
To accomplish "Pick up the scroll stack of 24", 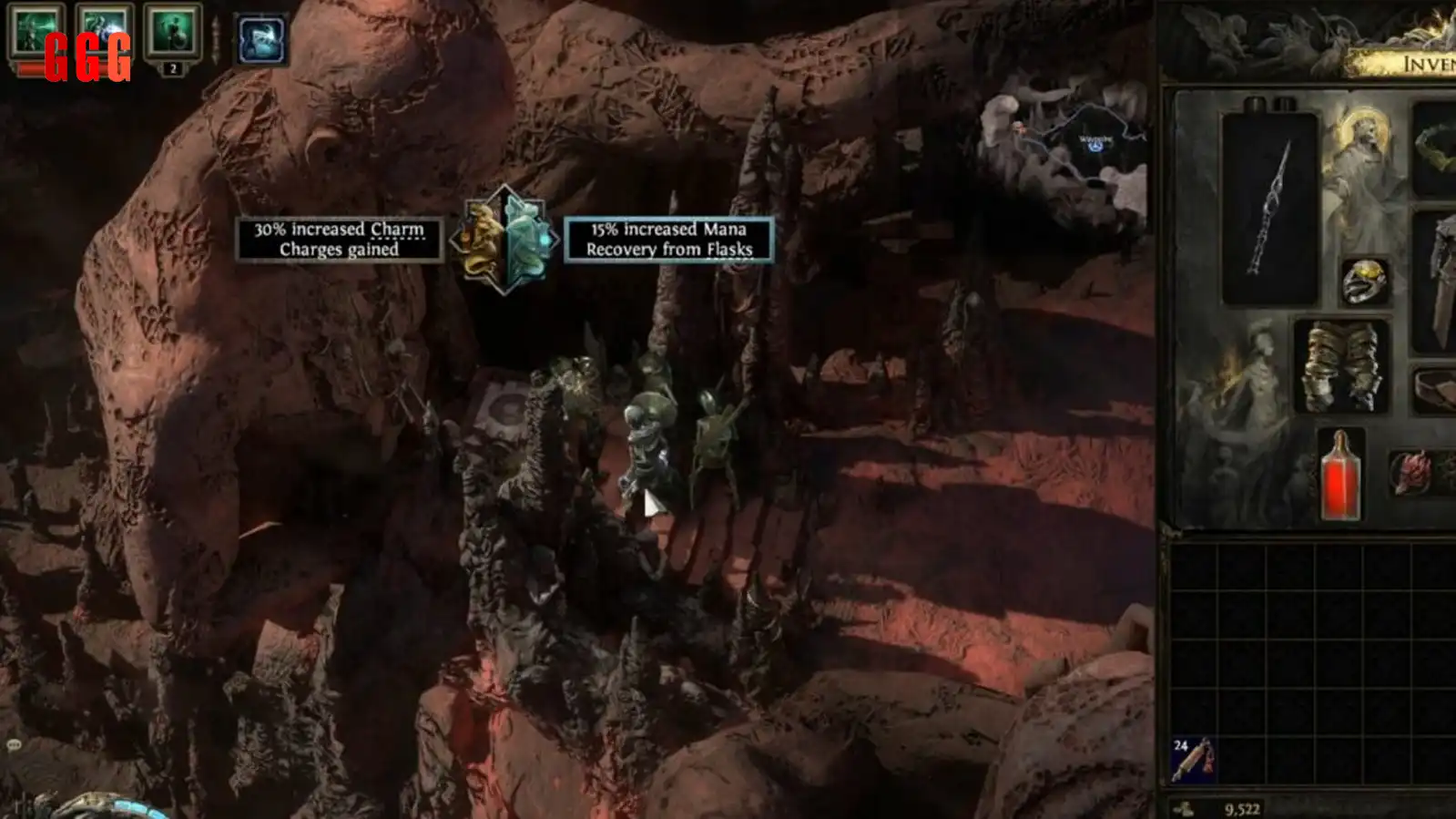I will 1192,760.
